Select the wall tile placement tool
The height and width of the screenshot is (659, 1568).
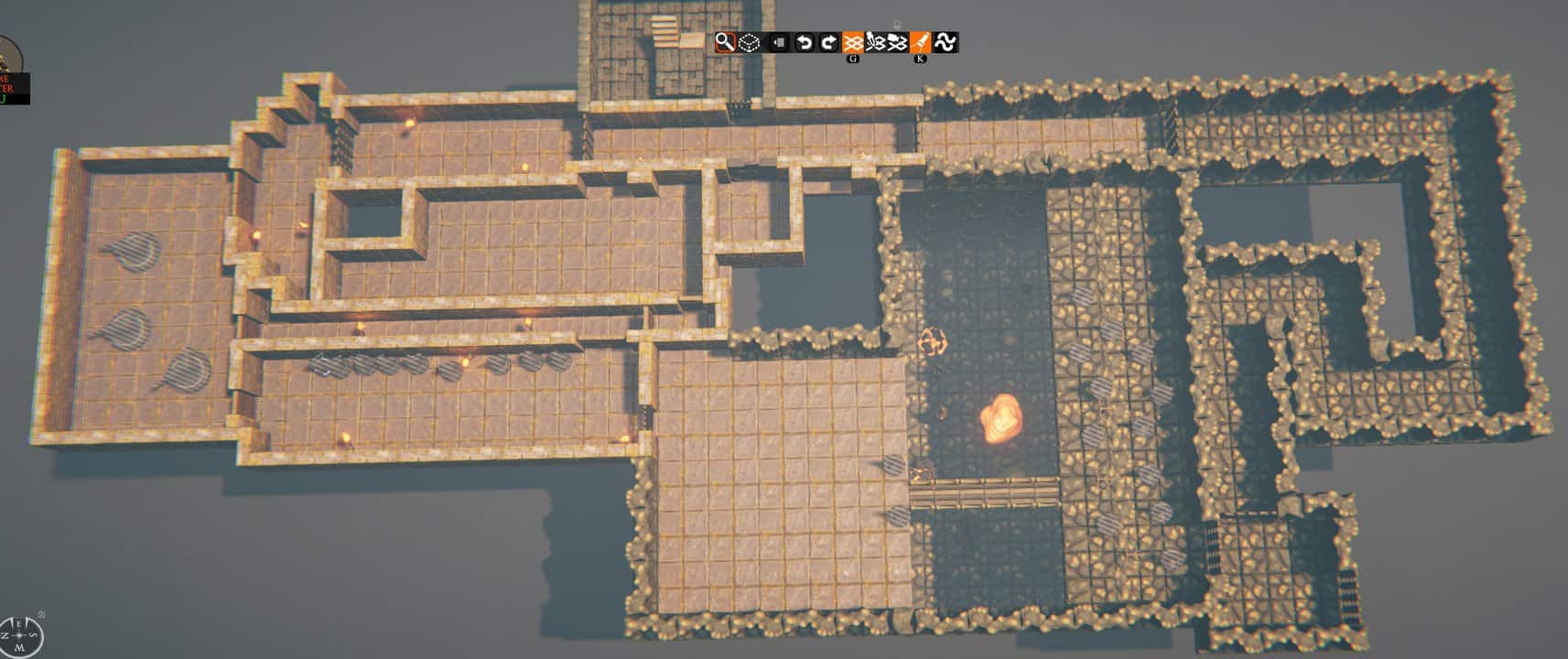[x=778, y=42]
